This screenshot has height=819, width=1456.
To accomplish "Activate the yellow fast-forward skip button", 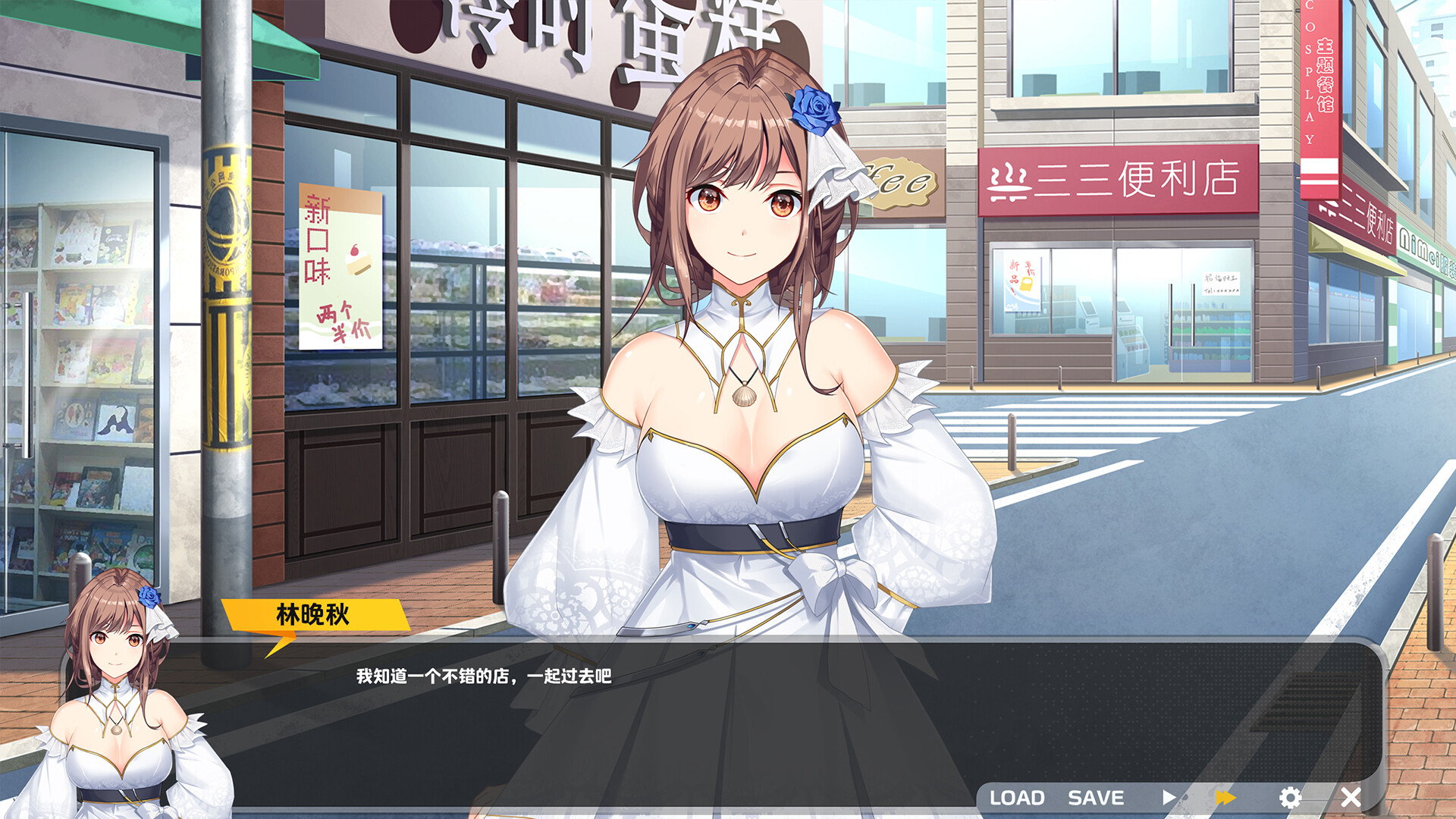I will [1225, 797].
